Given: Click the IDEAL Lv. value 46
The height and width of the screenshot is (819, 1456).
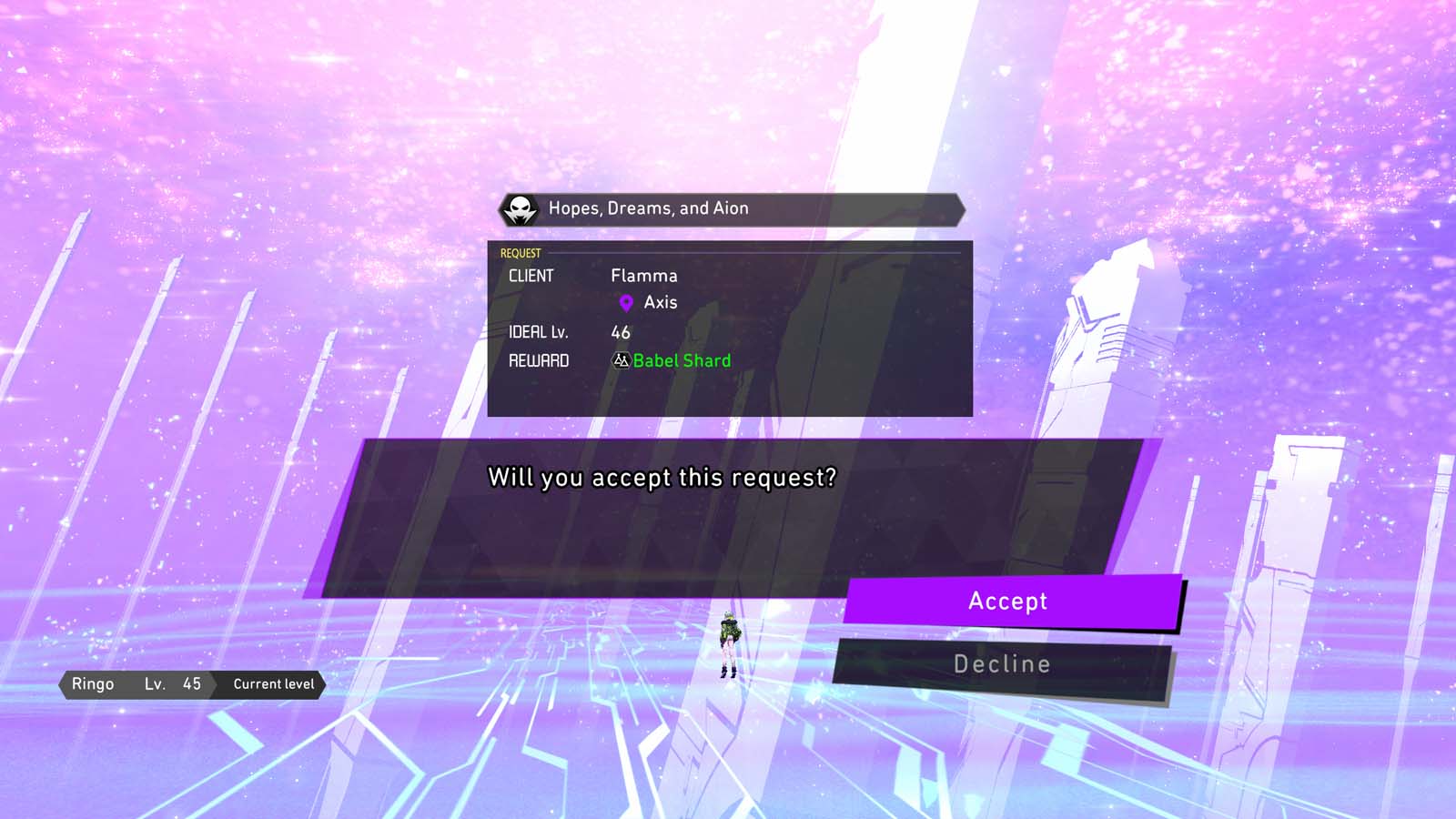Looking at the screenshot, I should [621, 333].
